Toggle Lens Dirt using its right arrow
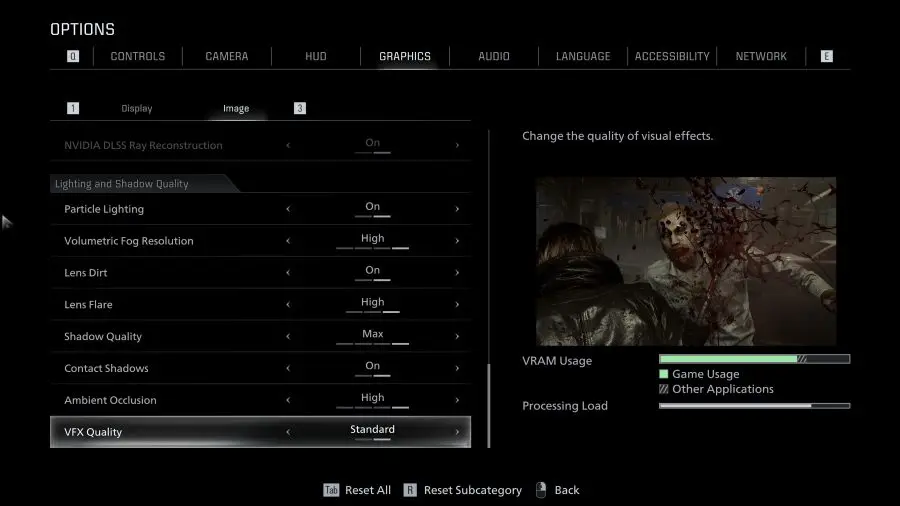Screen dimensions: 900x506 (x=457, y=273)
